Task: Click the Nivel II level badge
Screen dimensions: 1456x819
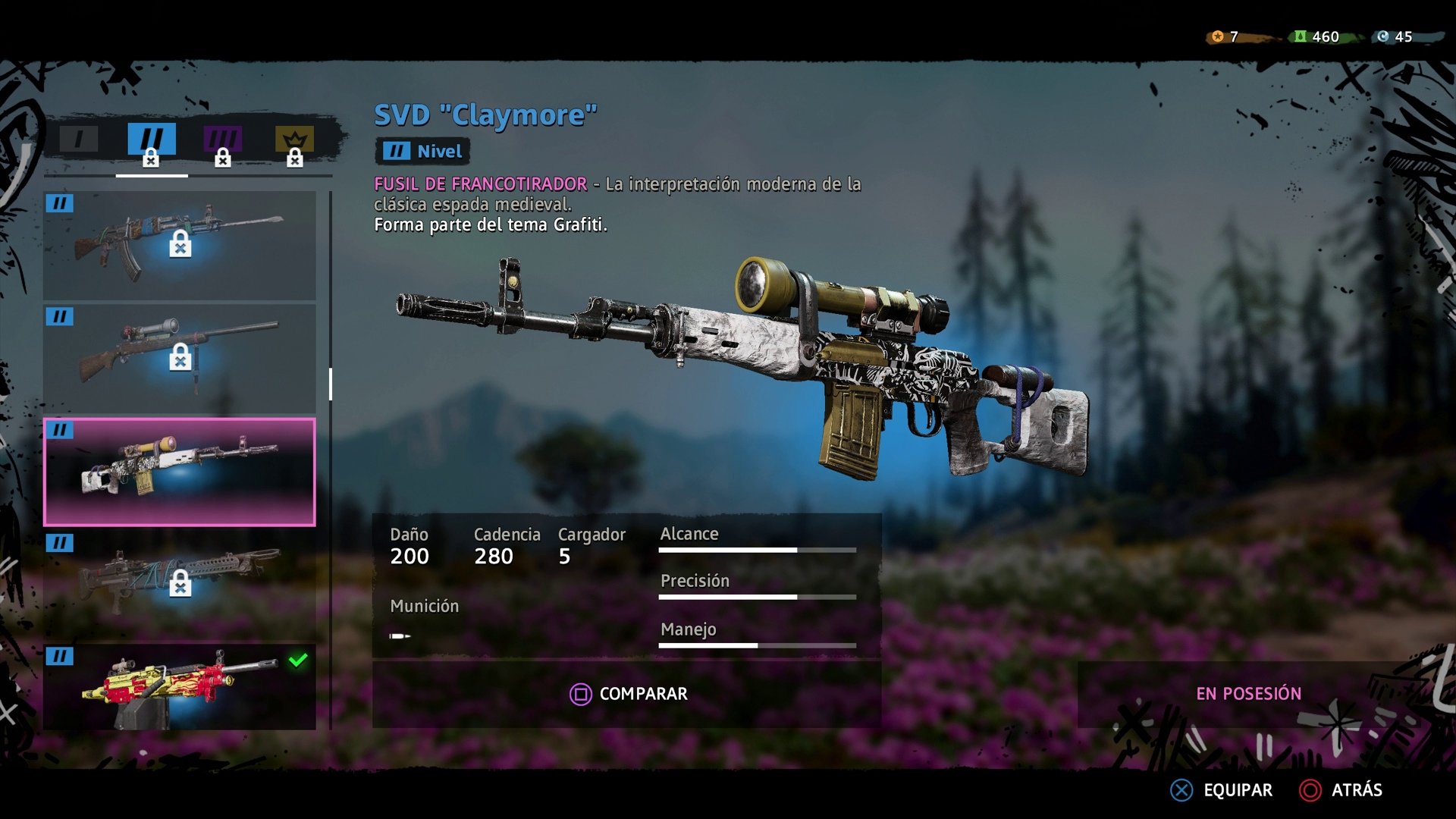Action: (422, 151)
